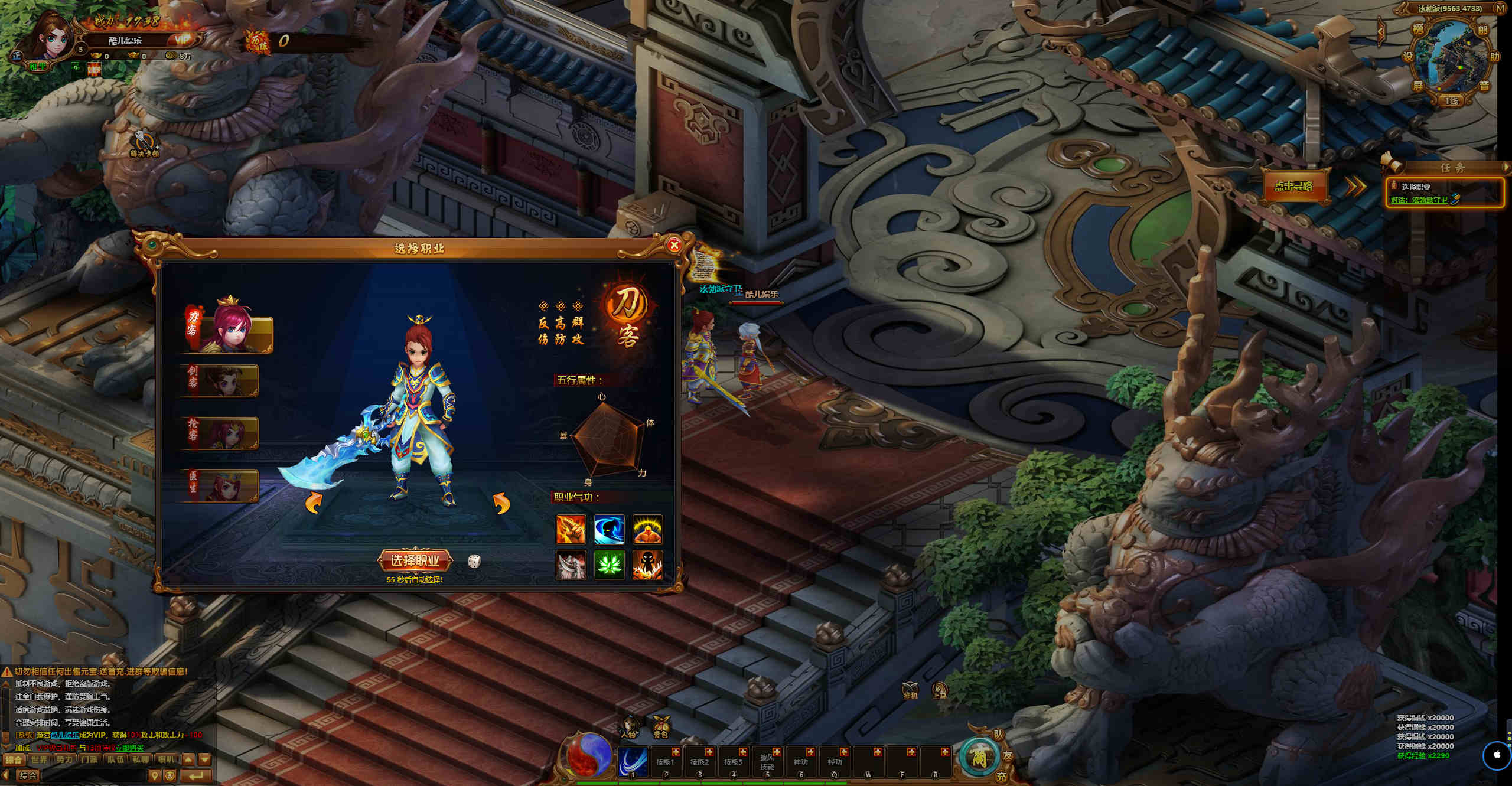
Task: Activate the blue slash skill in slot 1
Action: click(633, 761)
